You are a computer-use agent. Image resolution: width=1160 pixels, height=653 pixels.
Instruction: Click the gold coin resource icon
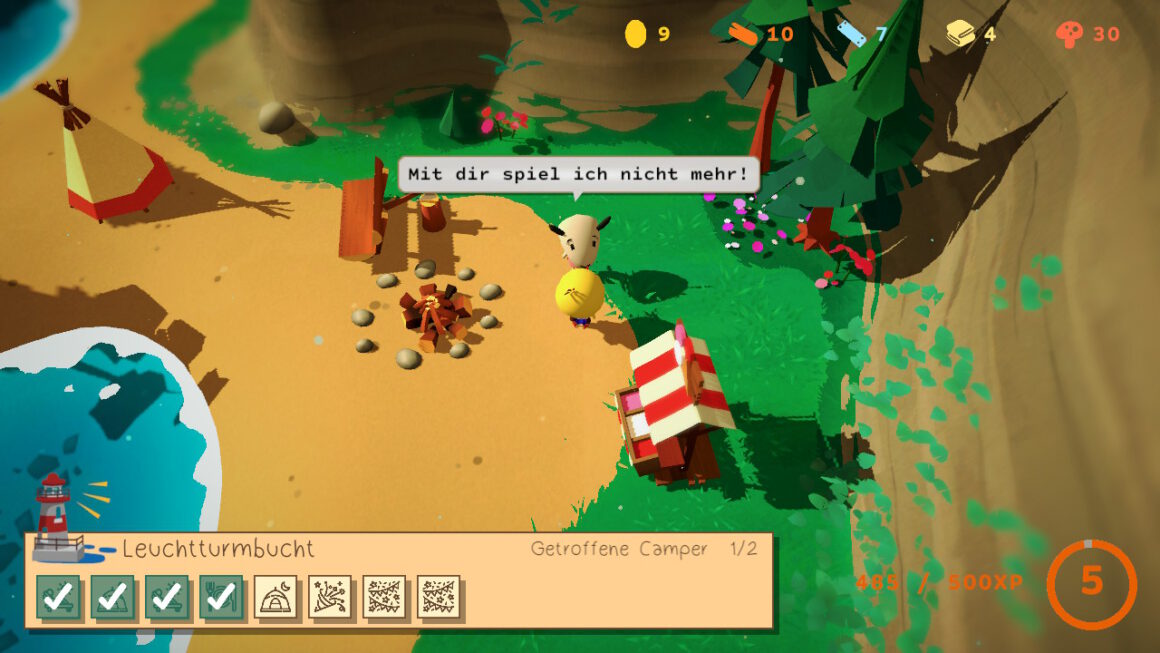pos(635,34)
